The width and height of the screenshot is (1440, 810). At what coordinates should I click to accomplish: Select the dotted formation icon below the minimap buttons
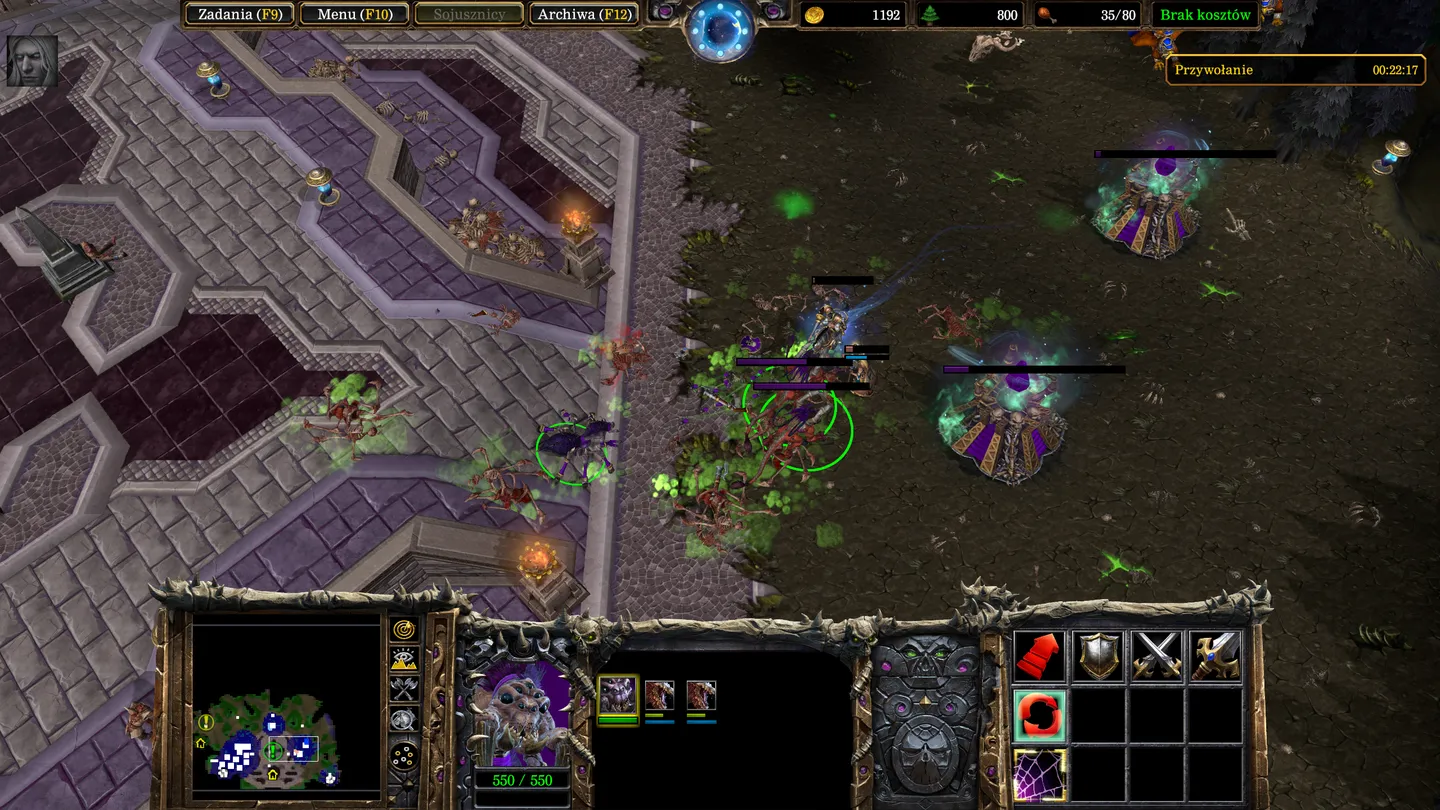click(x=403, y=755)
